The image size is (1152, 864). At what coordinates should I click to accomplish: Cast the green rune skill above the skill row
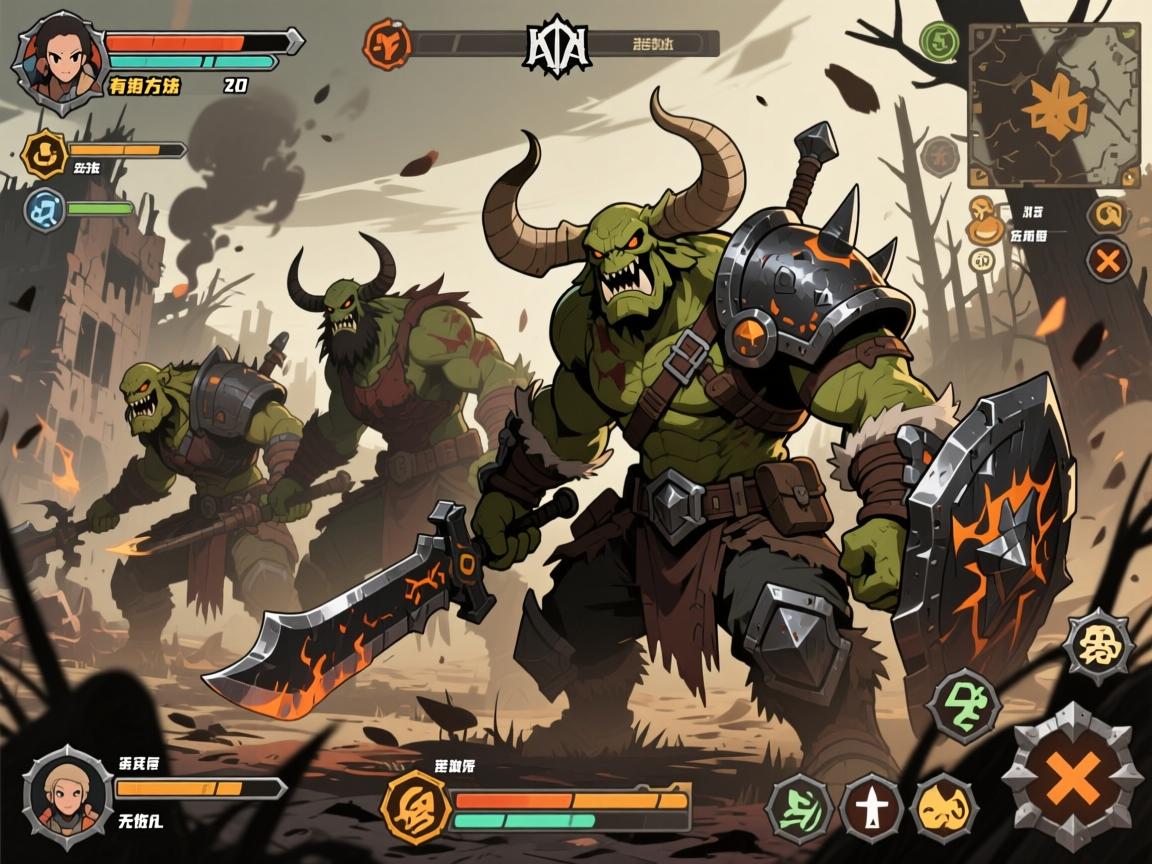(x=963, y=702)
